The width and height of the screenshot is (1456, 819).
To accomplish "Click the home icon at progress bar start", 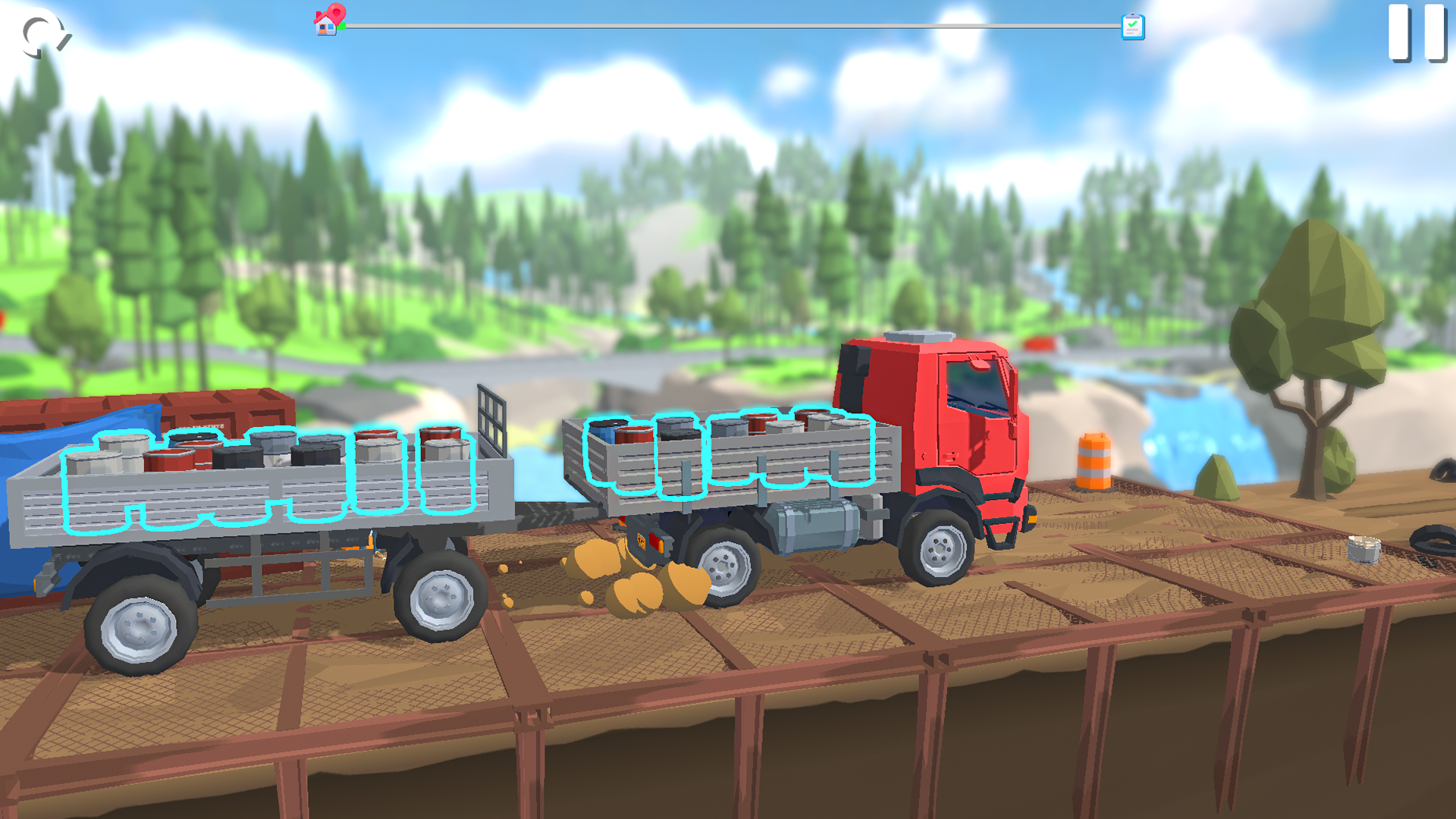I will click(x=325, y=26).
